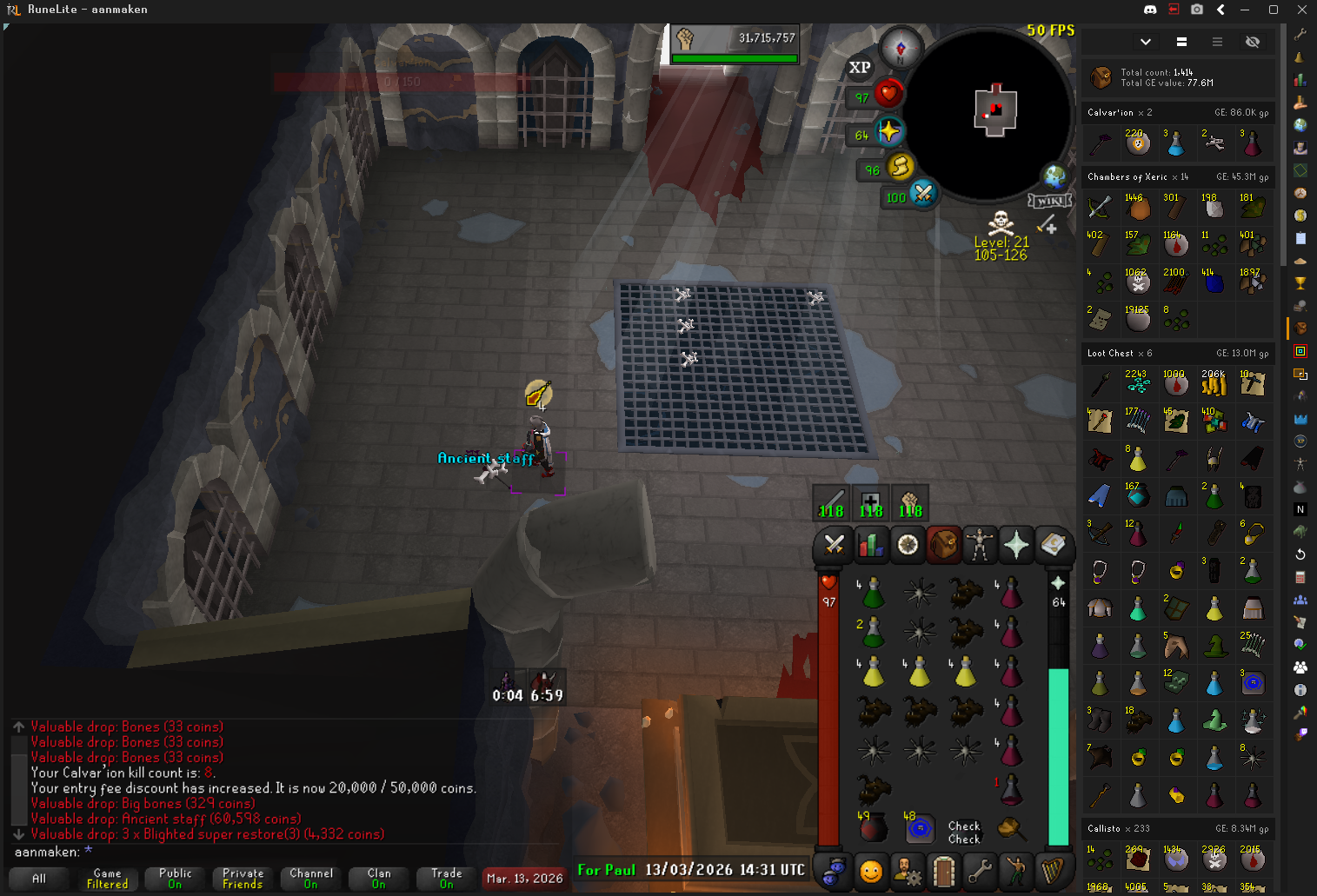
Task: Switch to the Spellbook tab
Action: [x=1053, y=545]
